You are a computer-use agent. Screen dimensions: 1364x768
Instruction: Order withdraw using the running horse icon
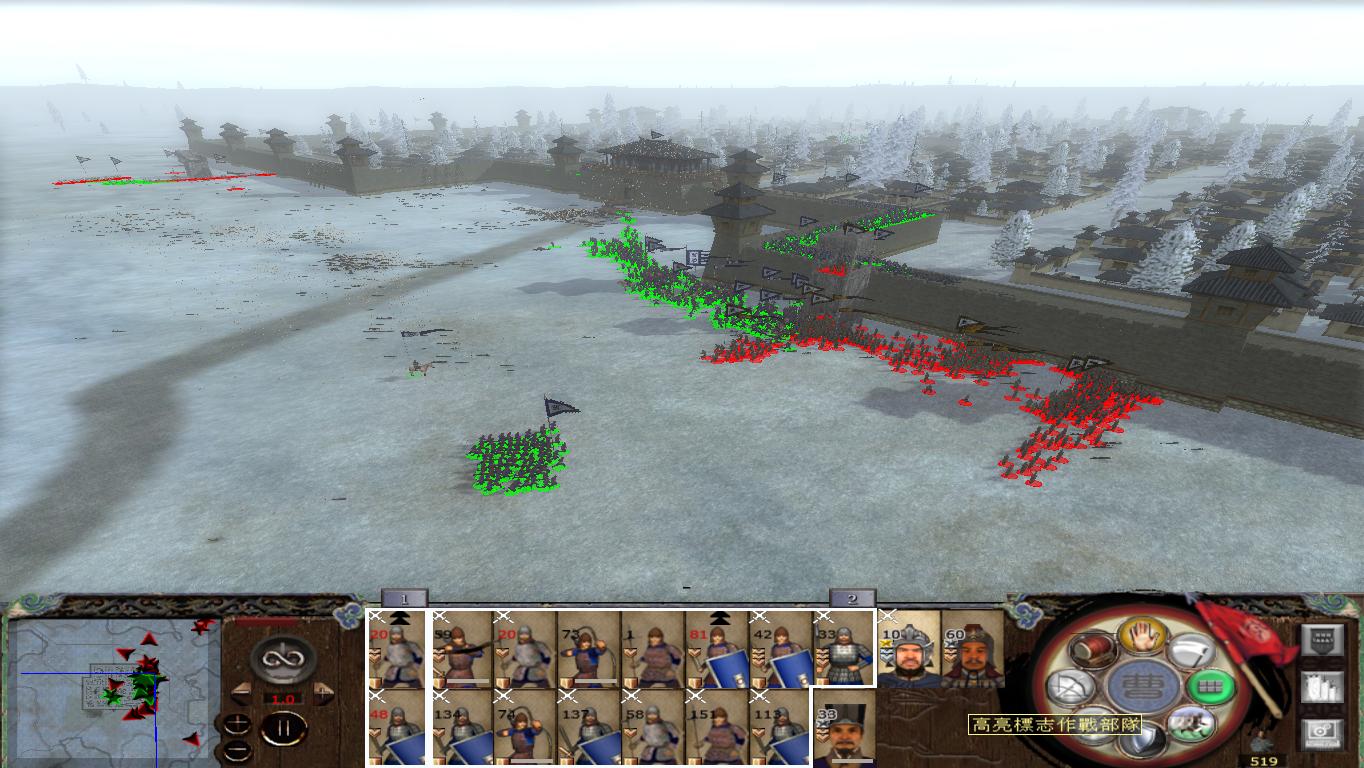(x=1190, y=725)
